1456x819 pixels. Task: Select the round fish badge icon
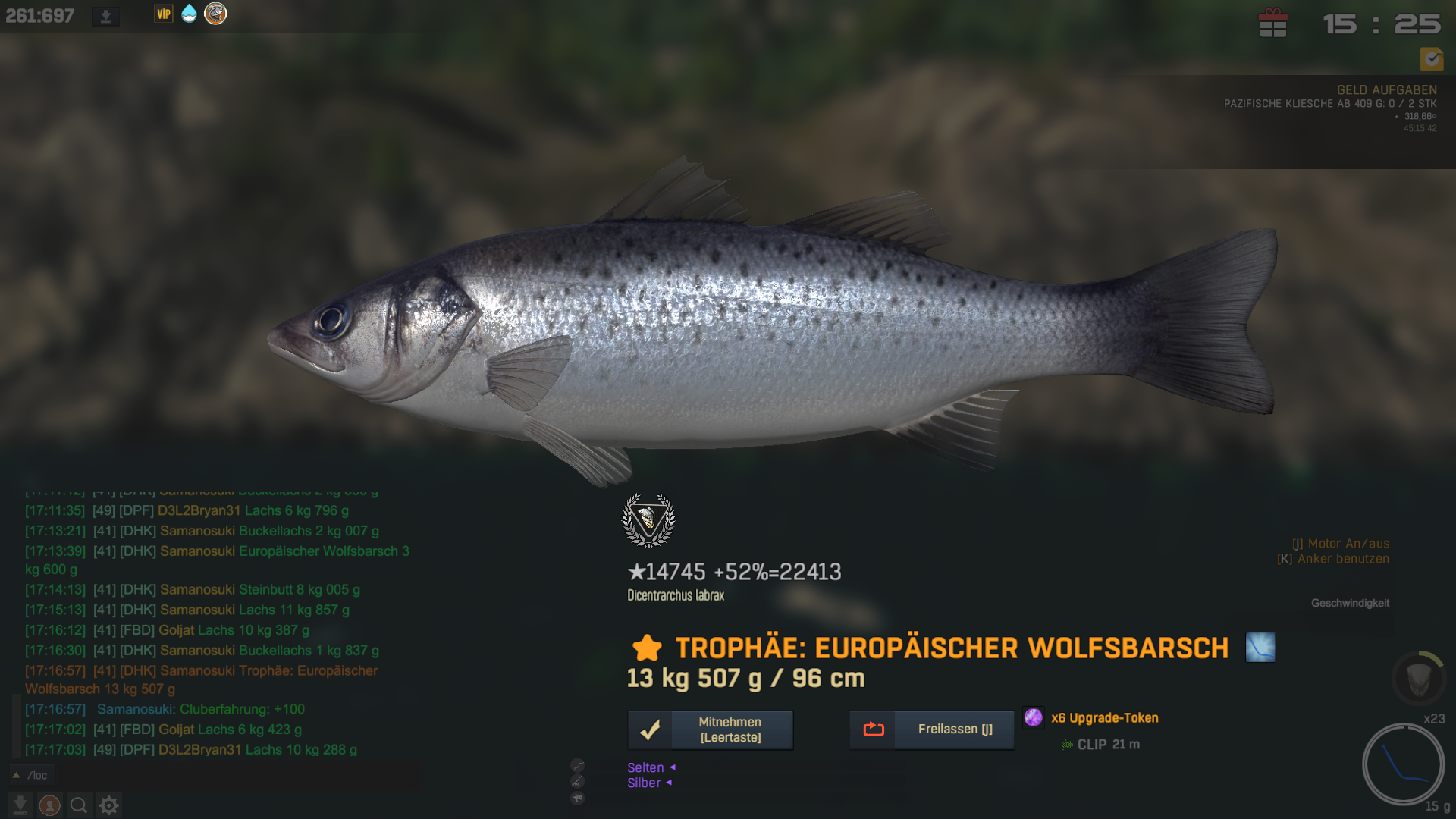click(215, 14)
